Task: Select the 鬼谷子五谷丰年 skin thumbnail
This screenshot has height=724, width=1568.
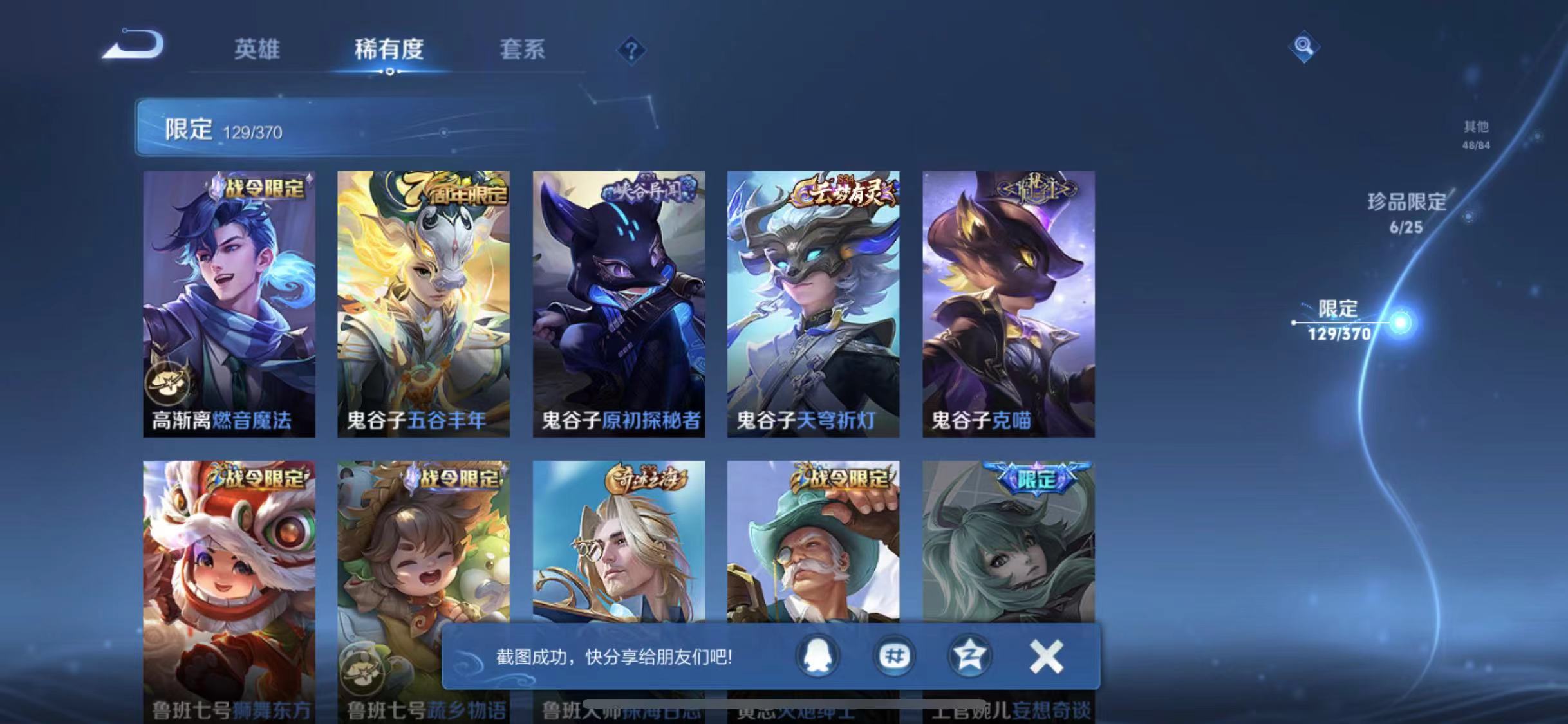Action: pyautogui.click(x=424, y=302)
